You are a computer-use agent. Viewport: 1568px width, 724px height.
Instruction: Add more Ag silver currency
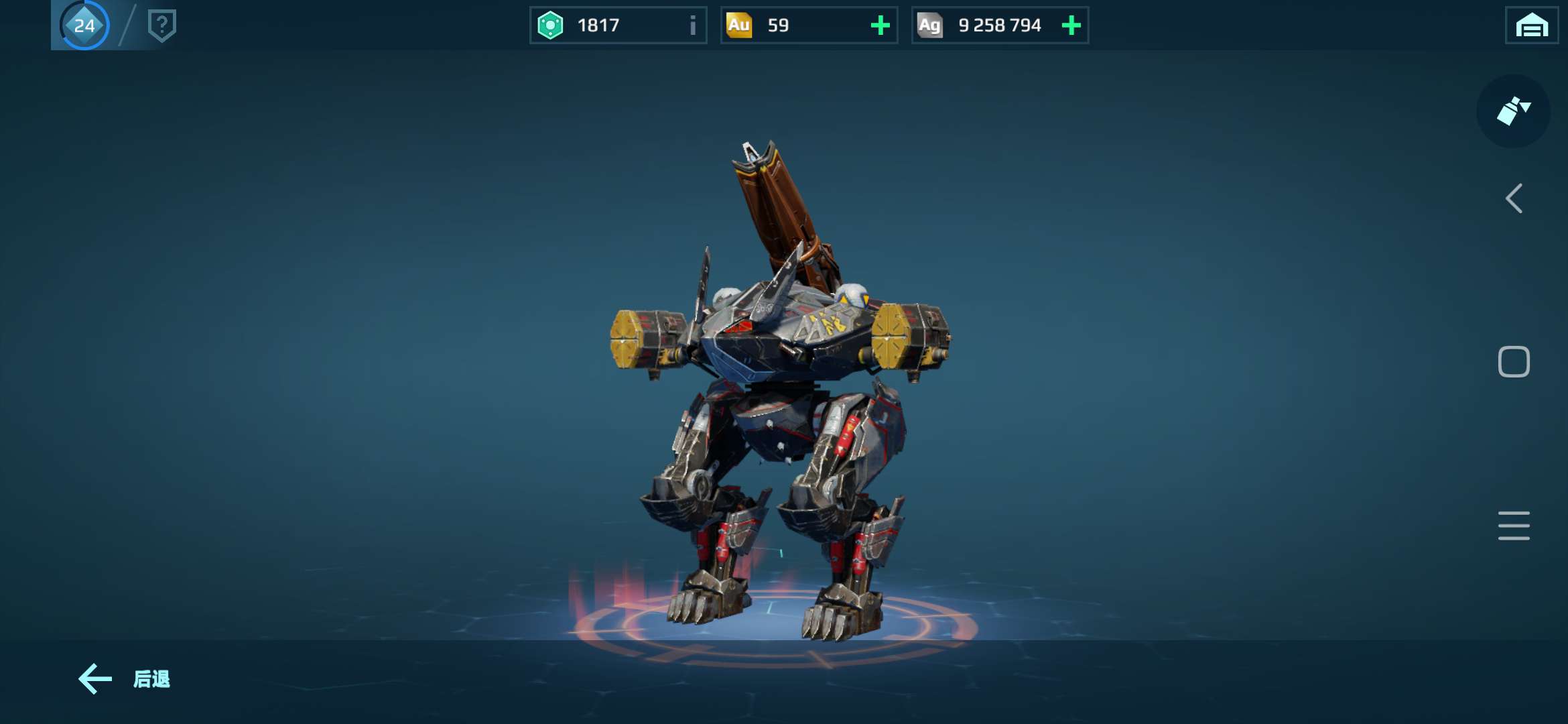1071,25
